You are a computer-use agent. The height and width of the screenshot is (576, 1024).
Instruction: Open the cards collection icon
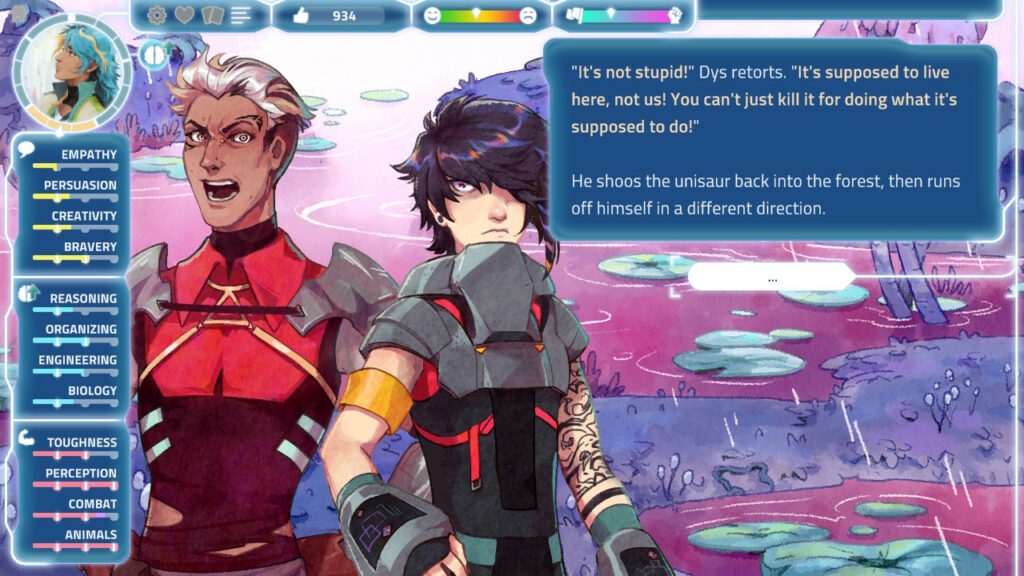coord(212,15)
